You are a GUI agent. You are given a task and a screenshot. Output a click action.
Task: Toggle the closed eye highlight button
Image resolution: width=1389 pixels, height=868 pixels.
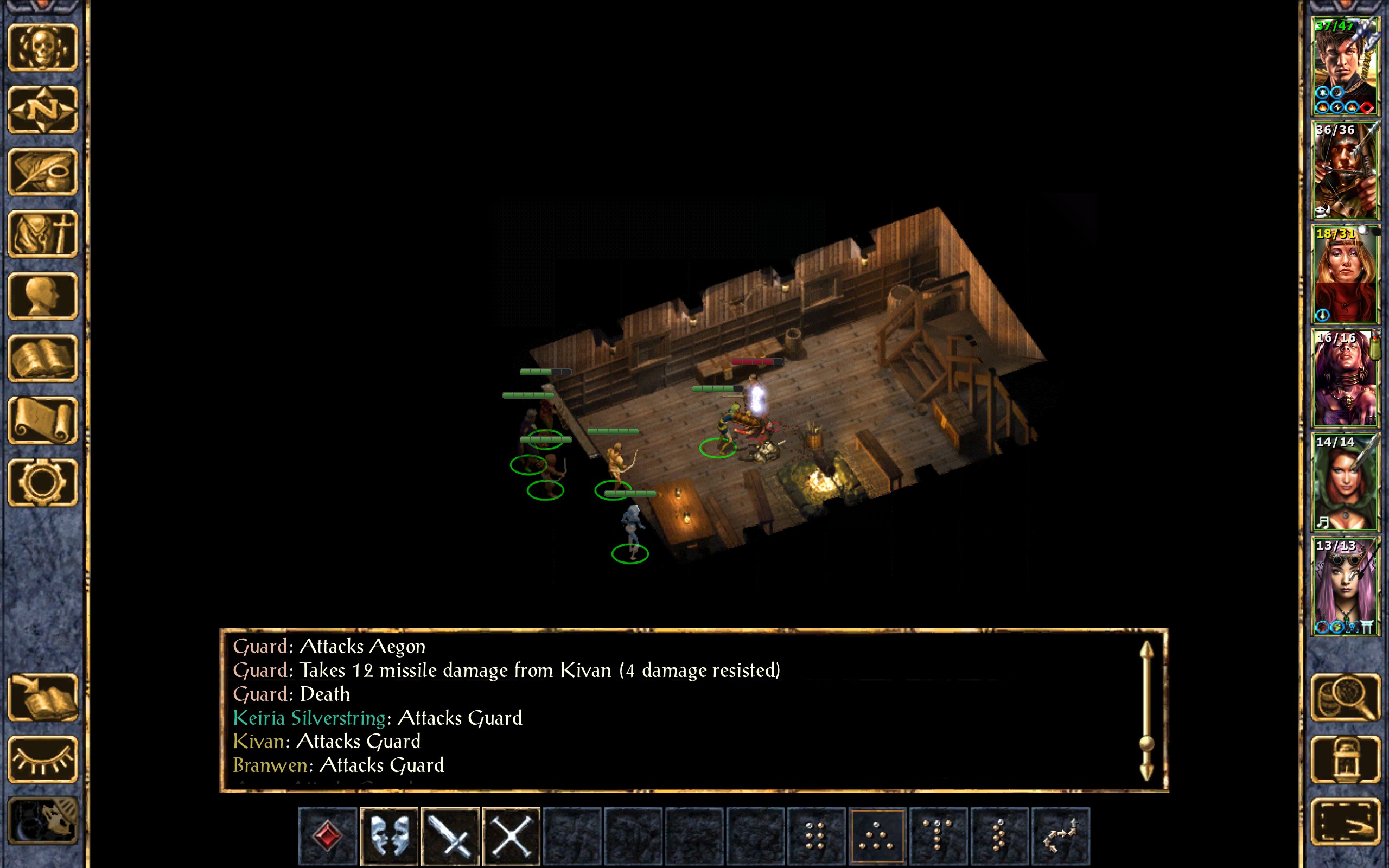(43, 759)
